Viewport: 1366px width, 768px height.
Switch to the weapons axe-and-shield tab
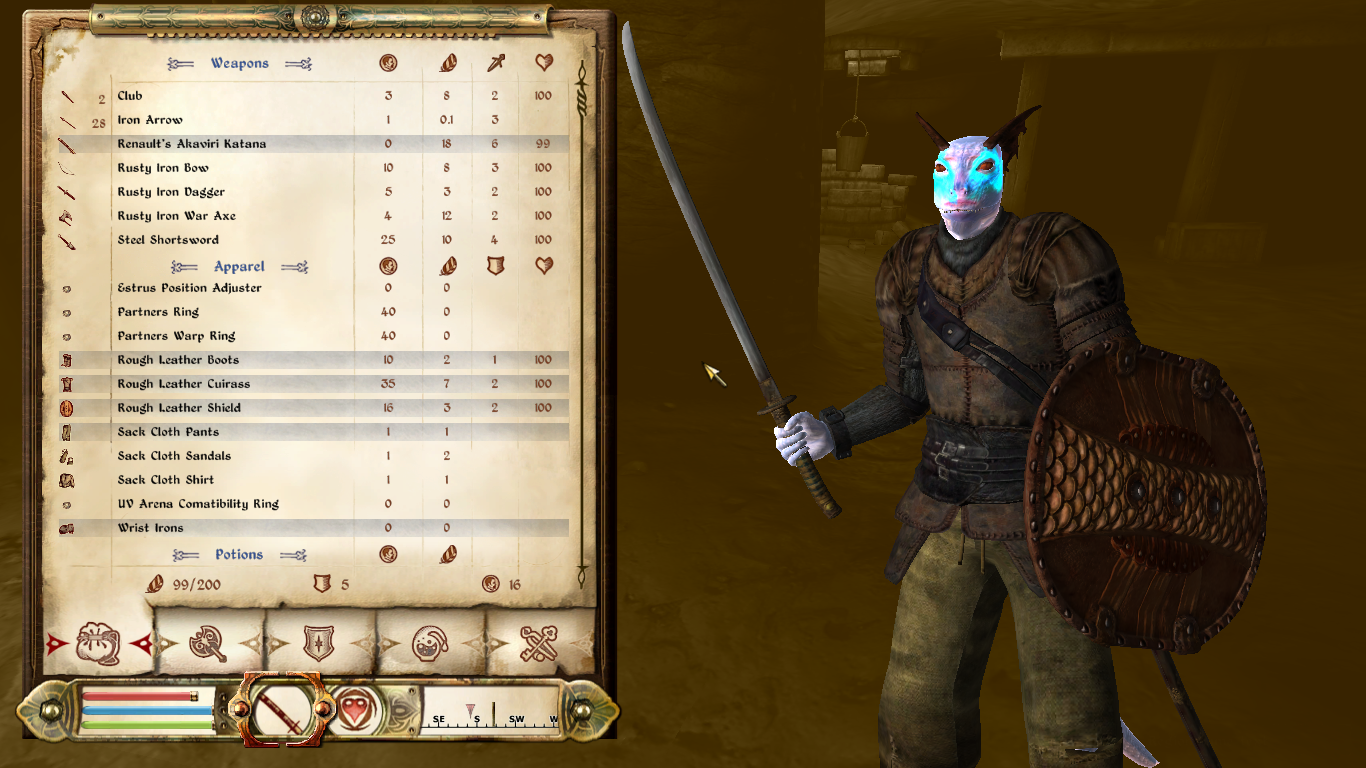[208, 643]
